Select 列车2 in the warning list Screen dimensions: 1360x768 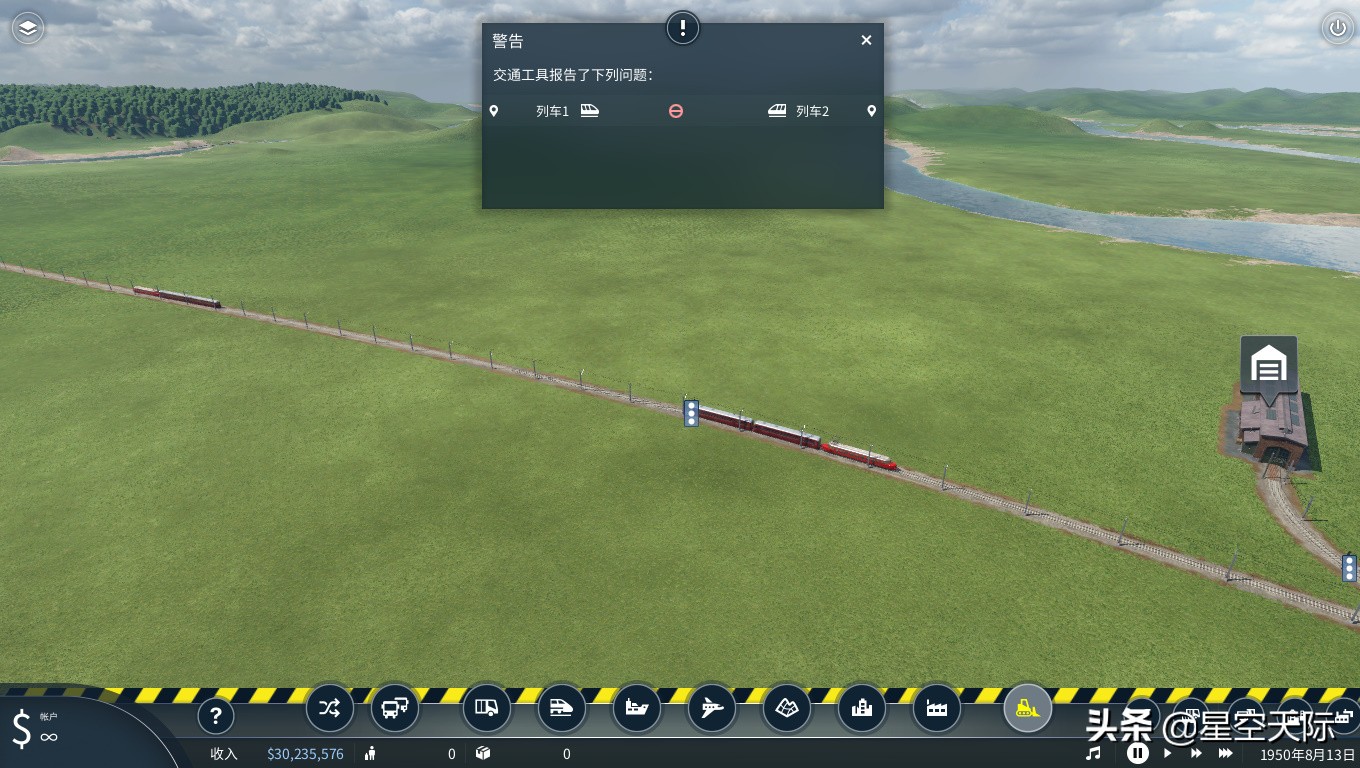812,111
